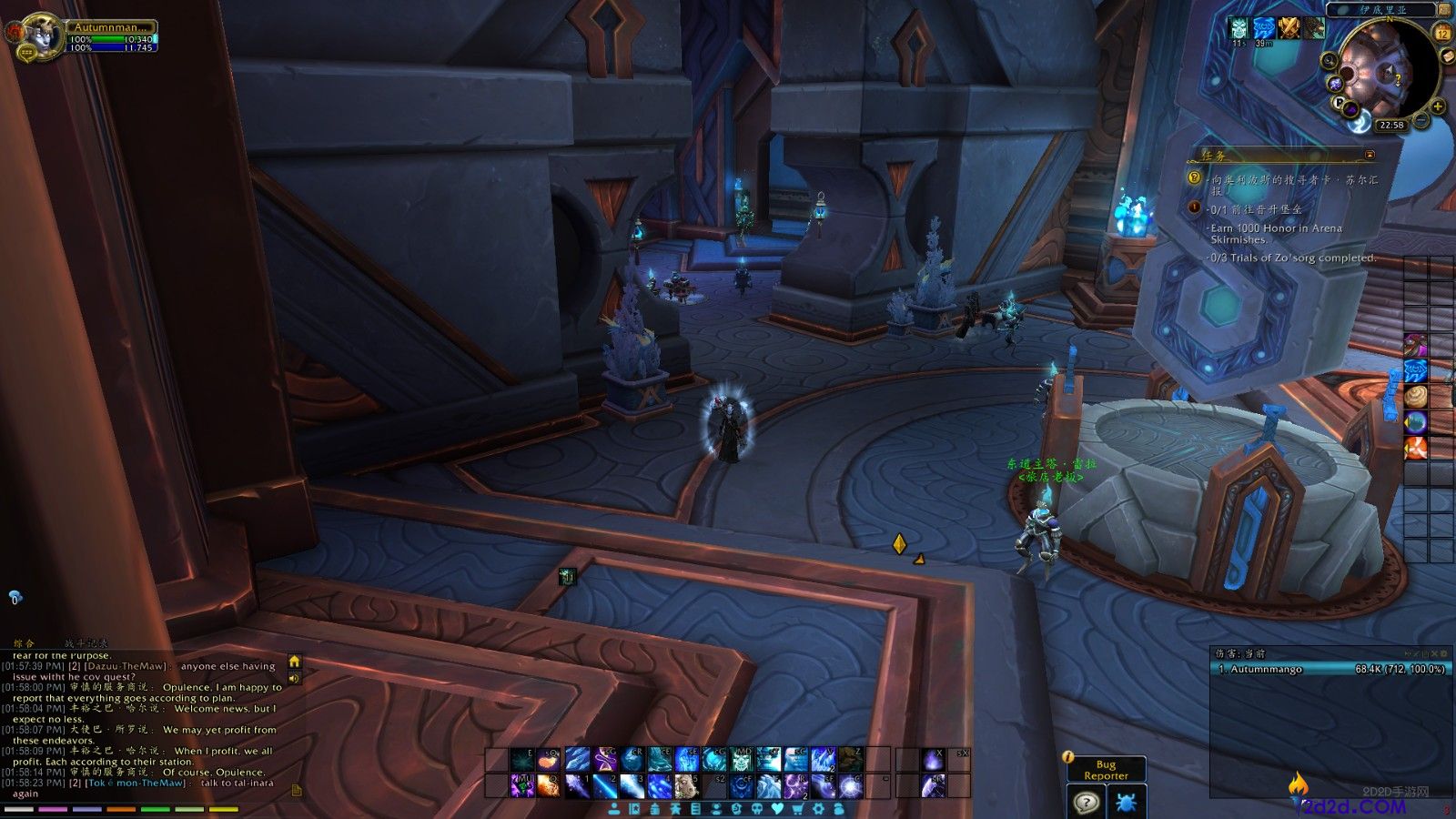1456x819 pixels.
Task: Open the character info micro menu icon
Action: [x=615, y=809]
